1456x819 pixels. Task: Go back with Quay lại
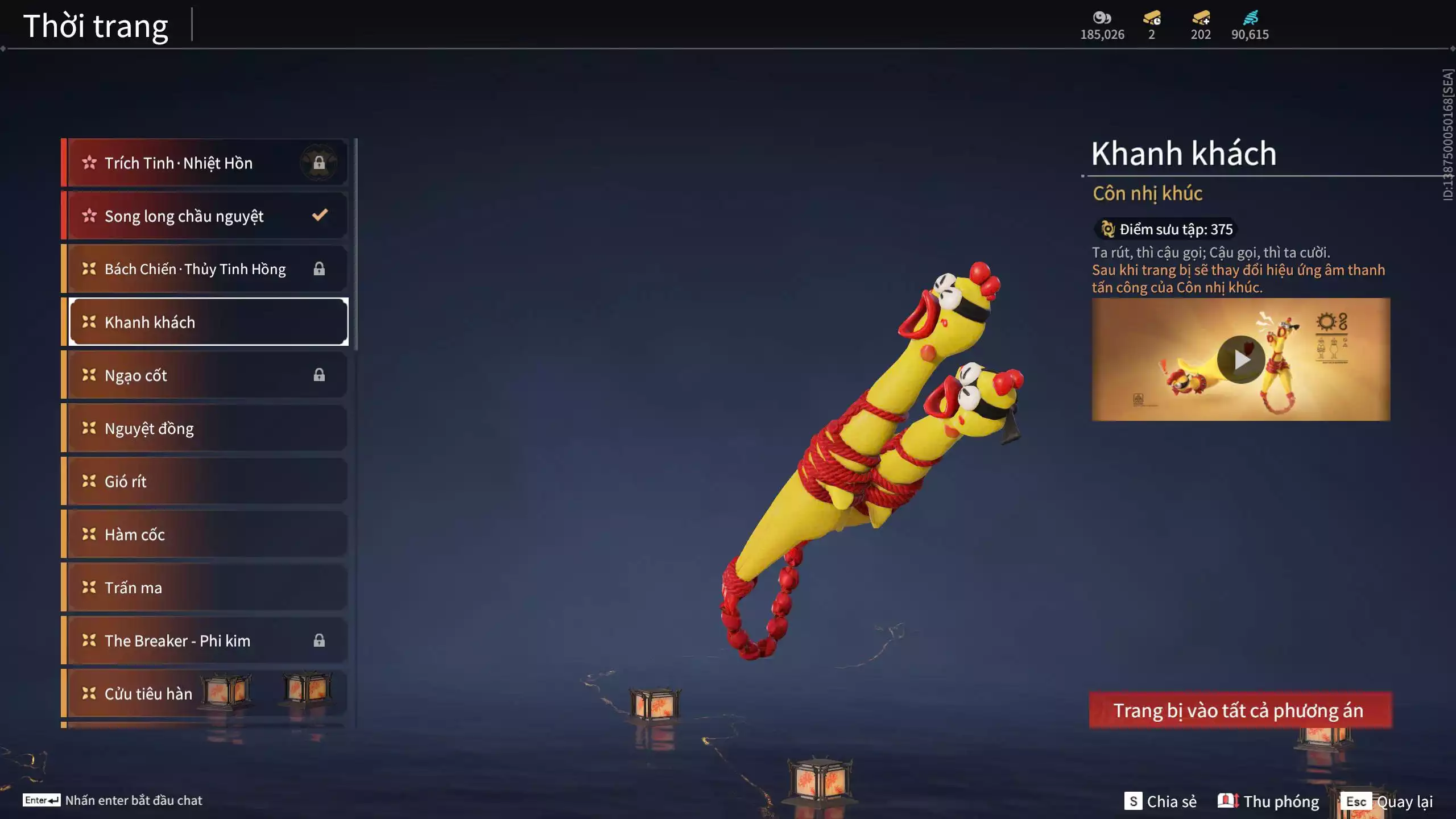(x=1389, y=801)
